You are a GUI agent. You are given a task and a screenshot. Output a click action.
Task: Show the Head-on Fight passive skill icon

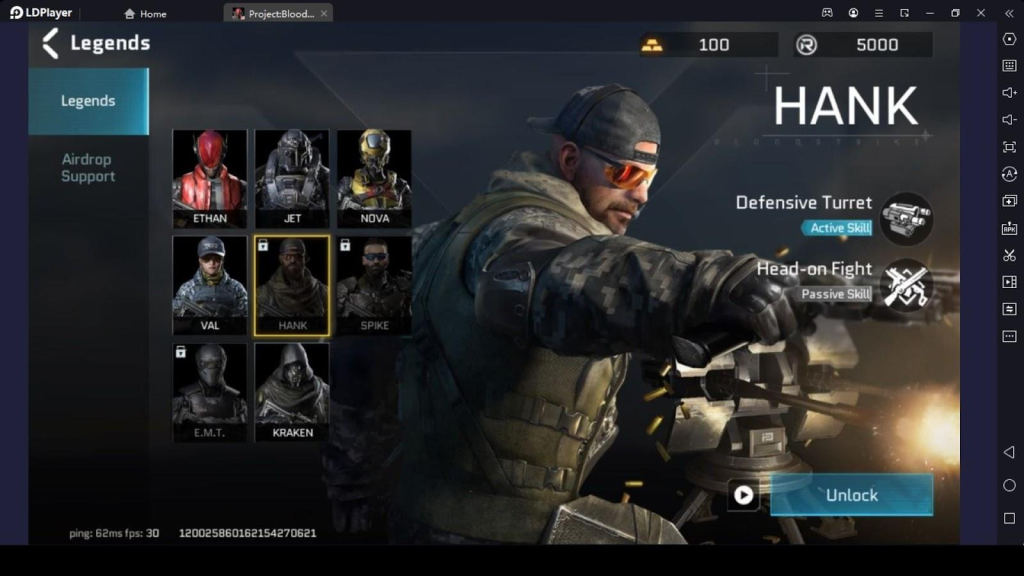click(906, 285)
